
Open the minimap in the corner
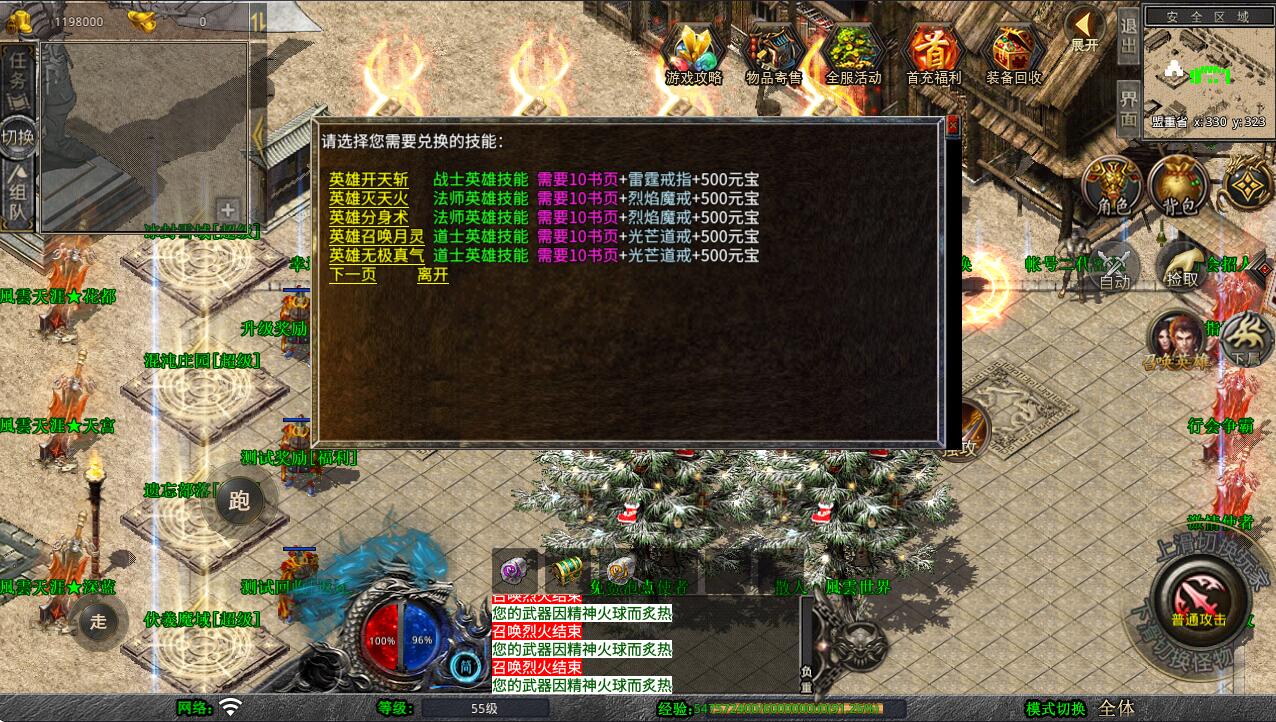coord(1208,72)
